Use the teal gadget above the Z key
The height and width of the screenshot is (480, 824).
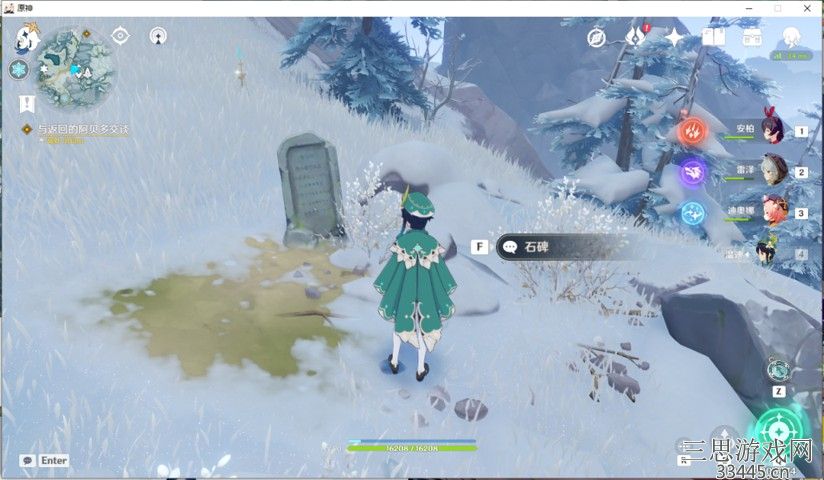point(778,369)
